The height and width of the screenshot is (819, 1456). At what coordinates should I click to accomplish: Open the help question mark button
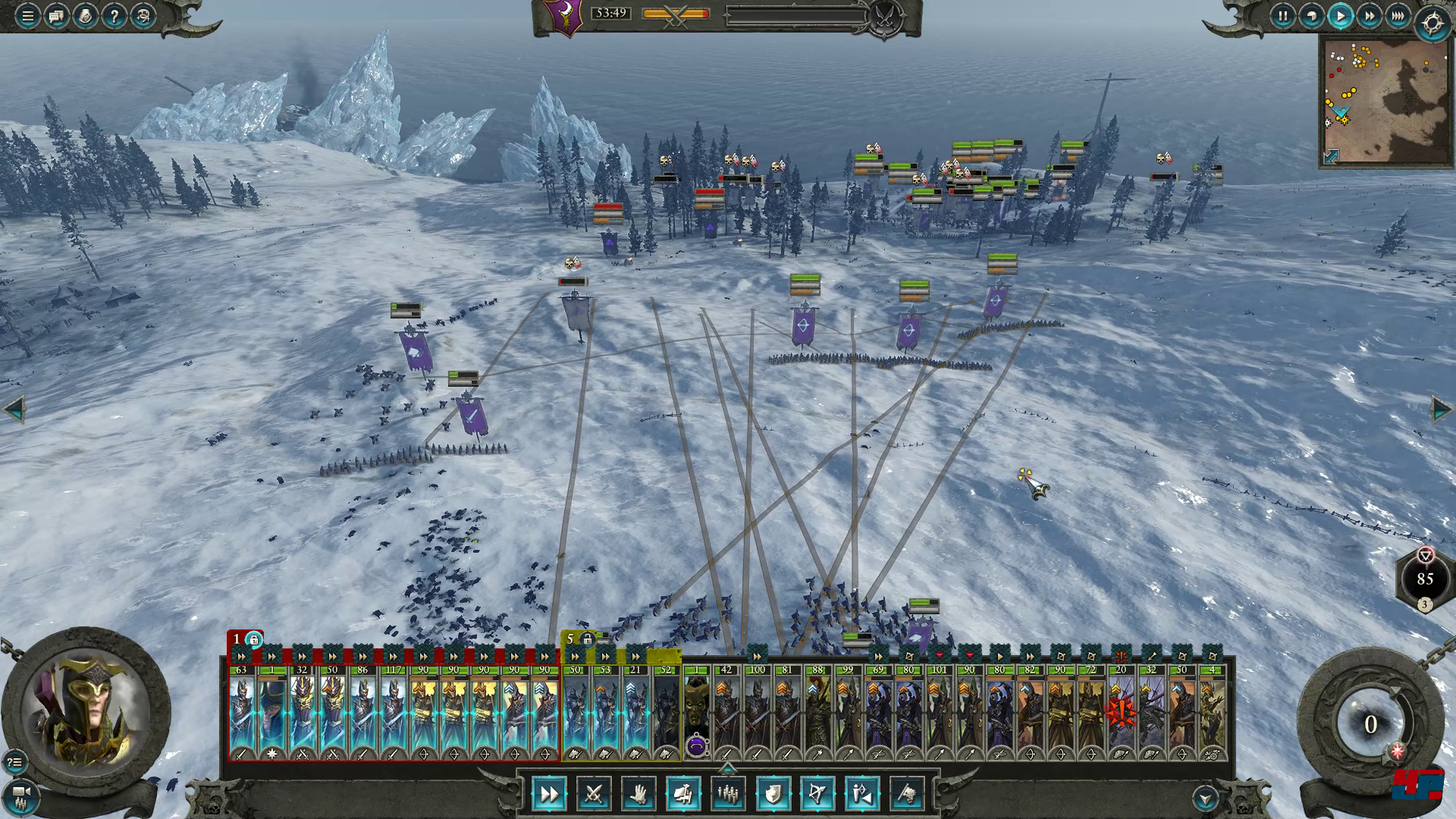(115, 16)
